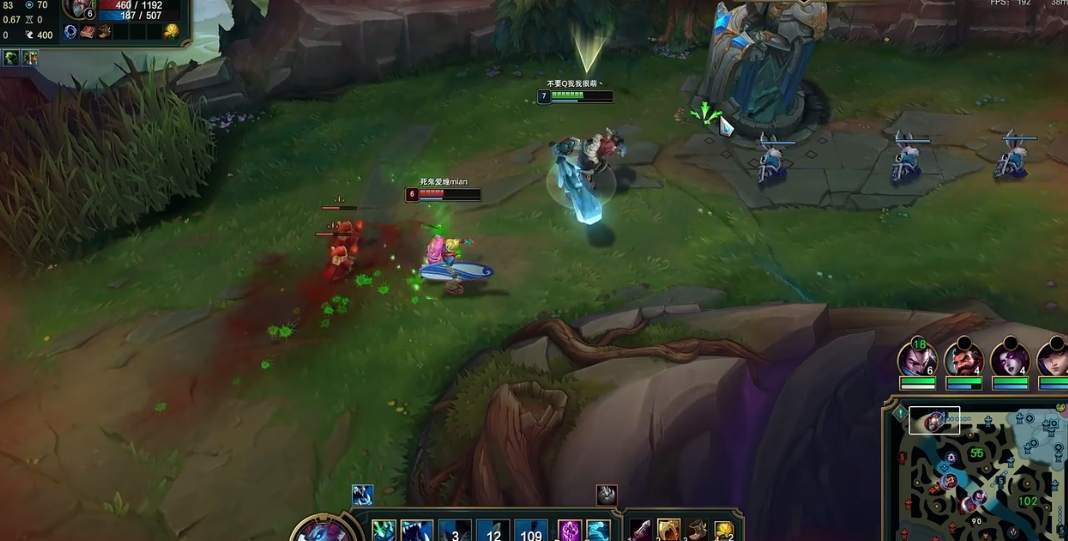Click the boots item in your inventory
This screenshot has width=1068, height=541.
[x=696, y=531]
